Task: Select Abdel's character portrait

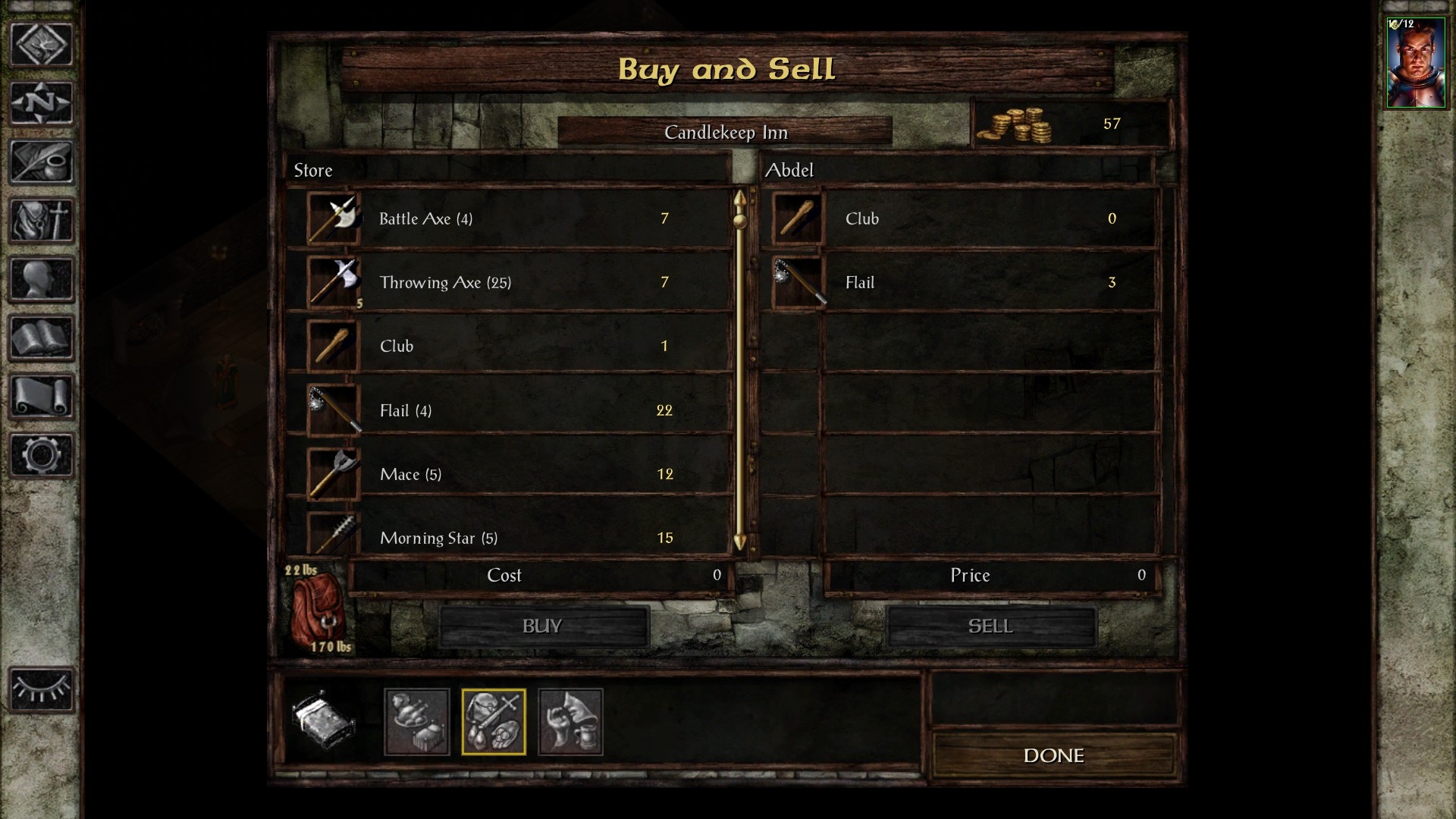Action: tap(1415, 63)
